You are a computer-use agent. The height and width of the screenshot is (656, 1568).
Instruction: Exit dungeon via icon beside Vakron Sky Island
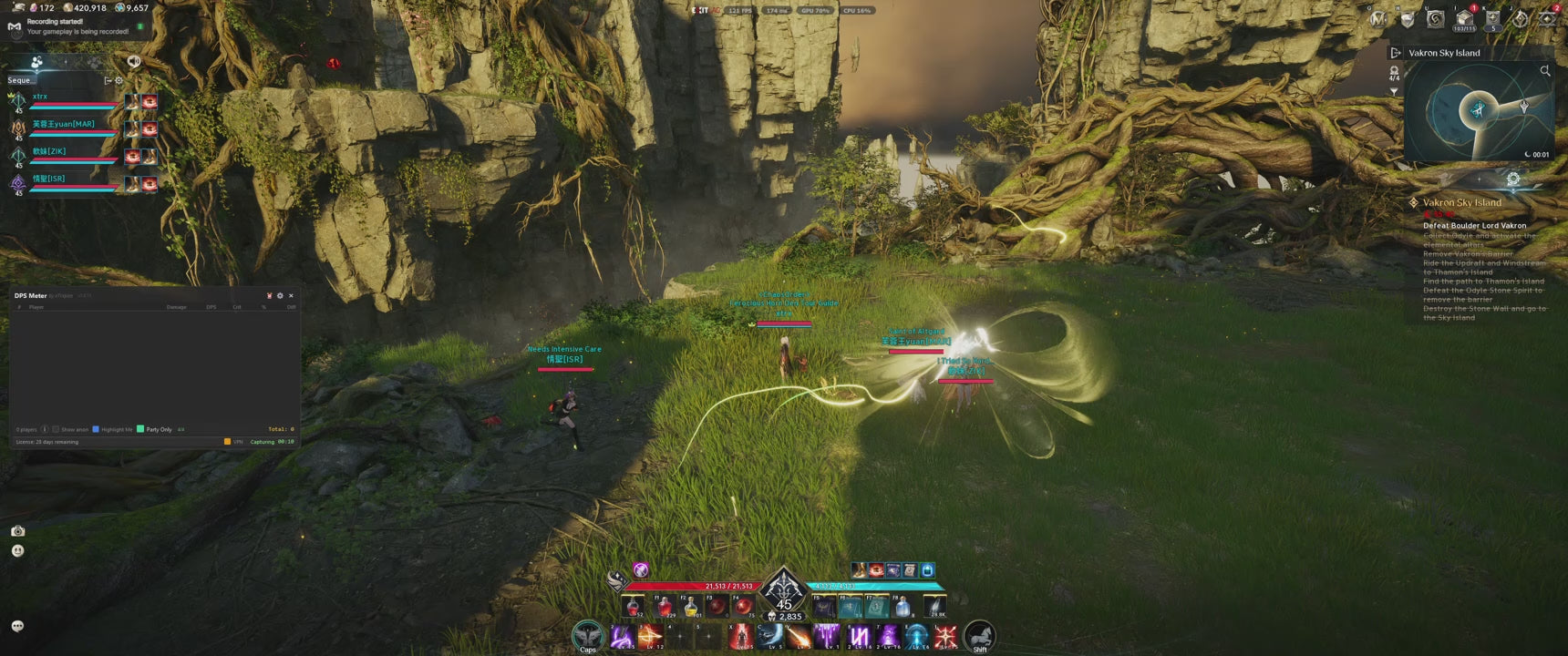tap(1395, 53)
